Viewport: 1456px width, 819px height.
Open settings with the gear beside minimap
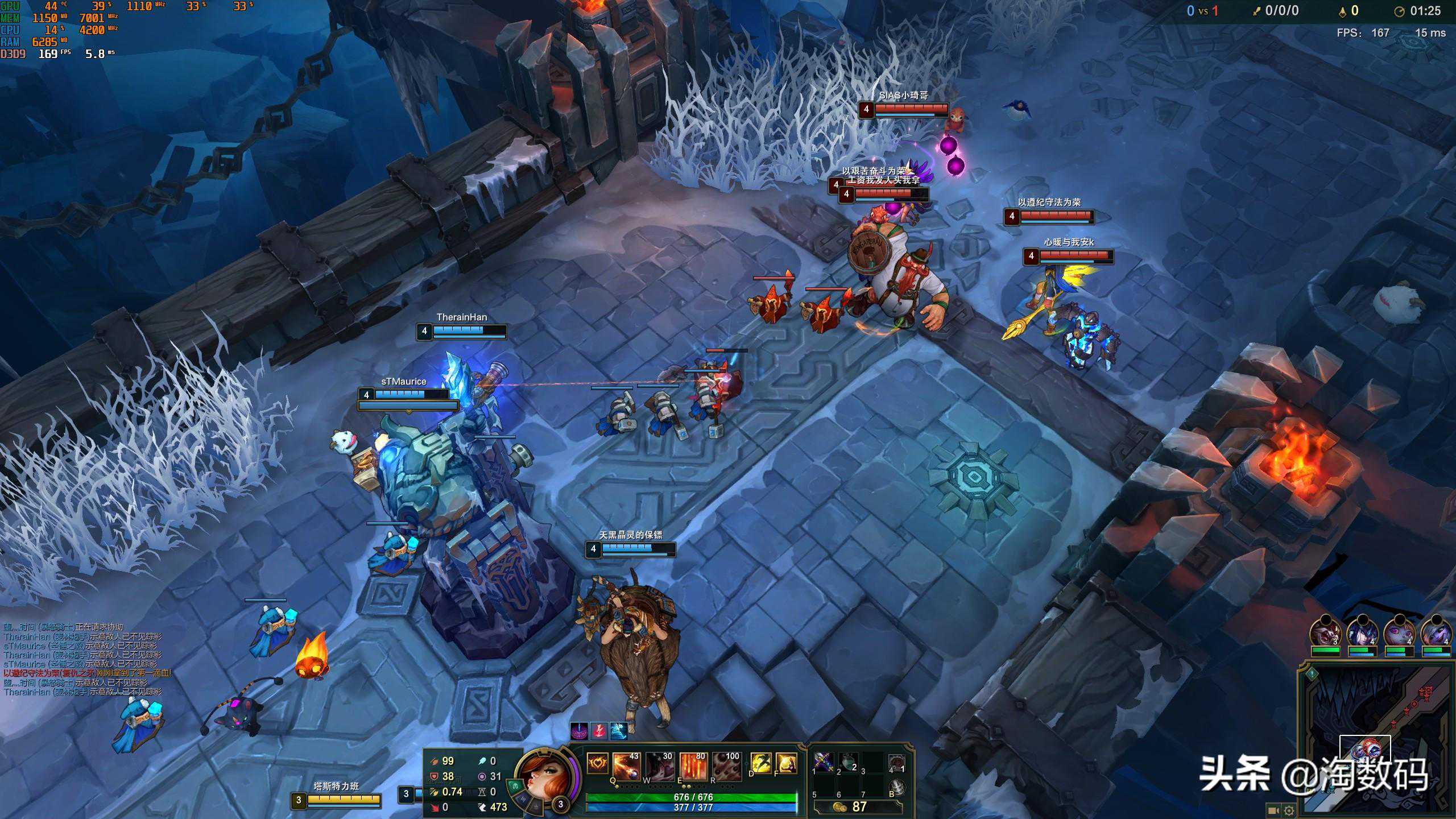pyautogui.click(x=1289, y=810)
